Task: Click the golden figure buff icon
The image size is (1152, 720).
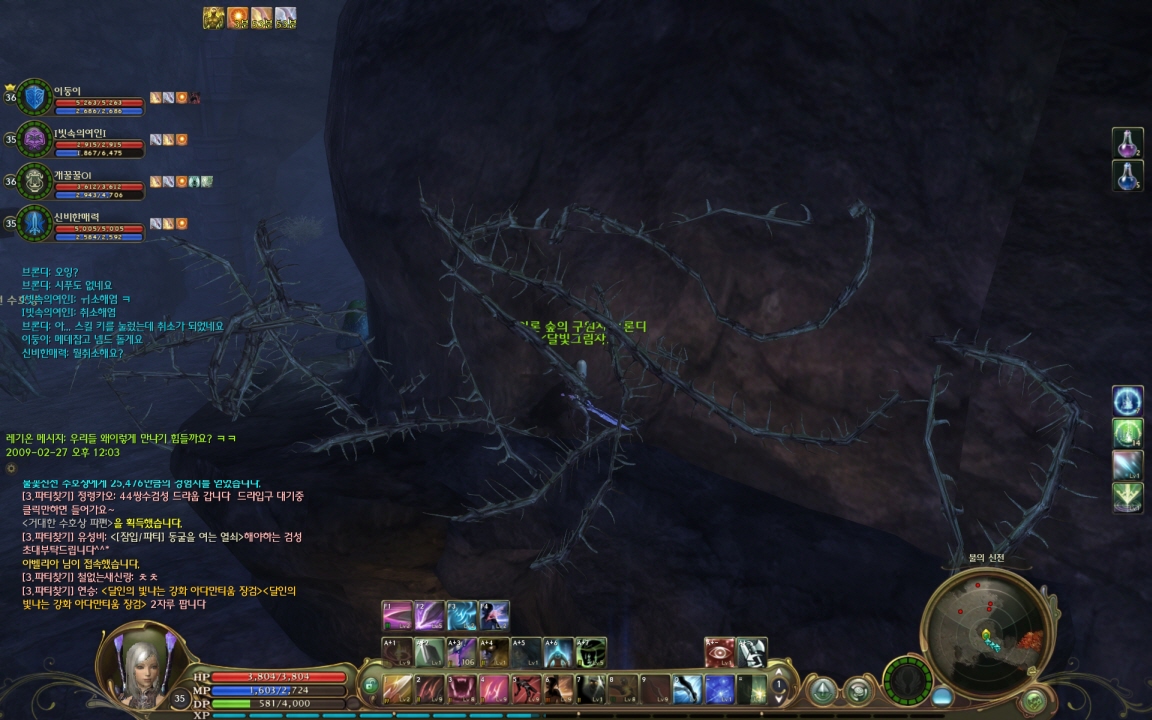Action: pos(213,18)
